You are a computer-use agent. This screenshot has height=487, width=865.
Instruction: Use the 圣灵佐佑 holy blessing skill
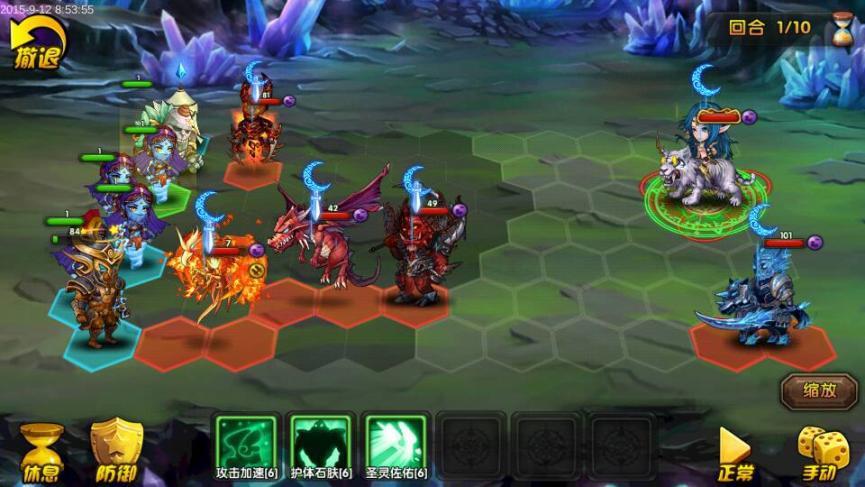point(394,439)
